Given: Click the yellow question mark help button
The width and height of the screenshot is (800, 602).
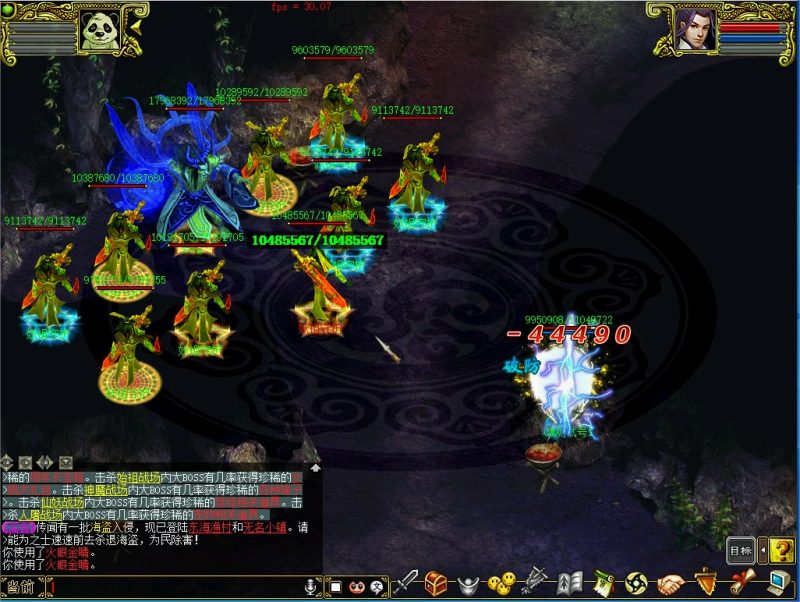Looking at the screenshot, I should (x=781, y=549).
